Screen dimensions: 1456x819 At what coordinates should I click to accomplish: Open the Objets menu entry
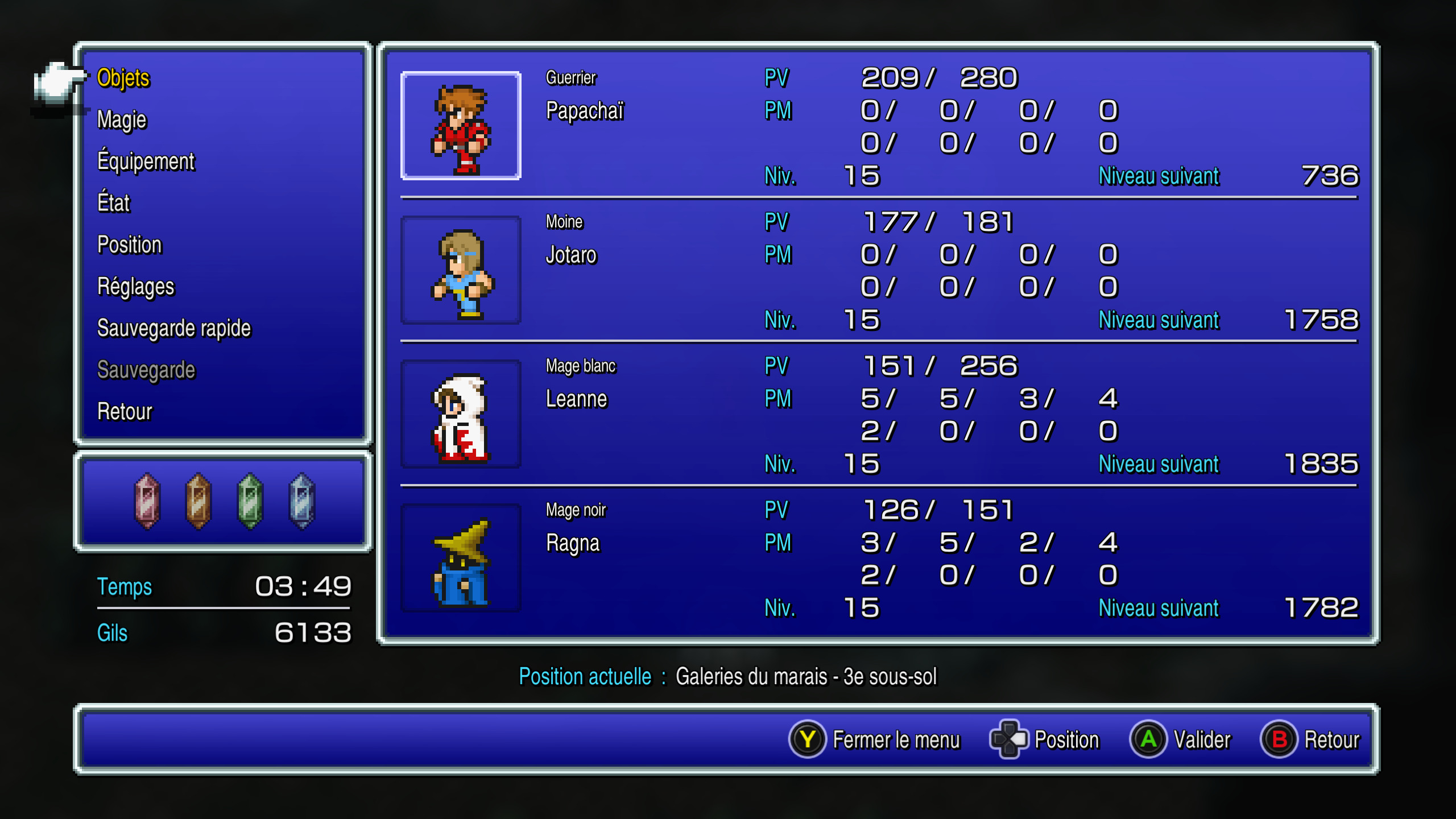(123, 78)
